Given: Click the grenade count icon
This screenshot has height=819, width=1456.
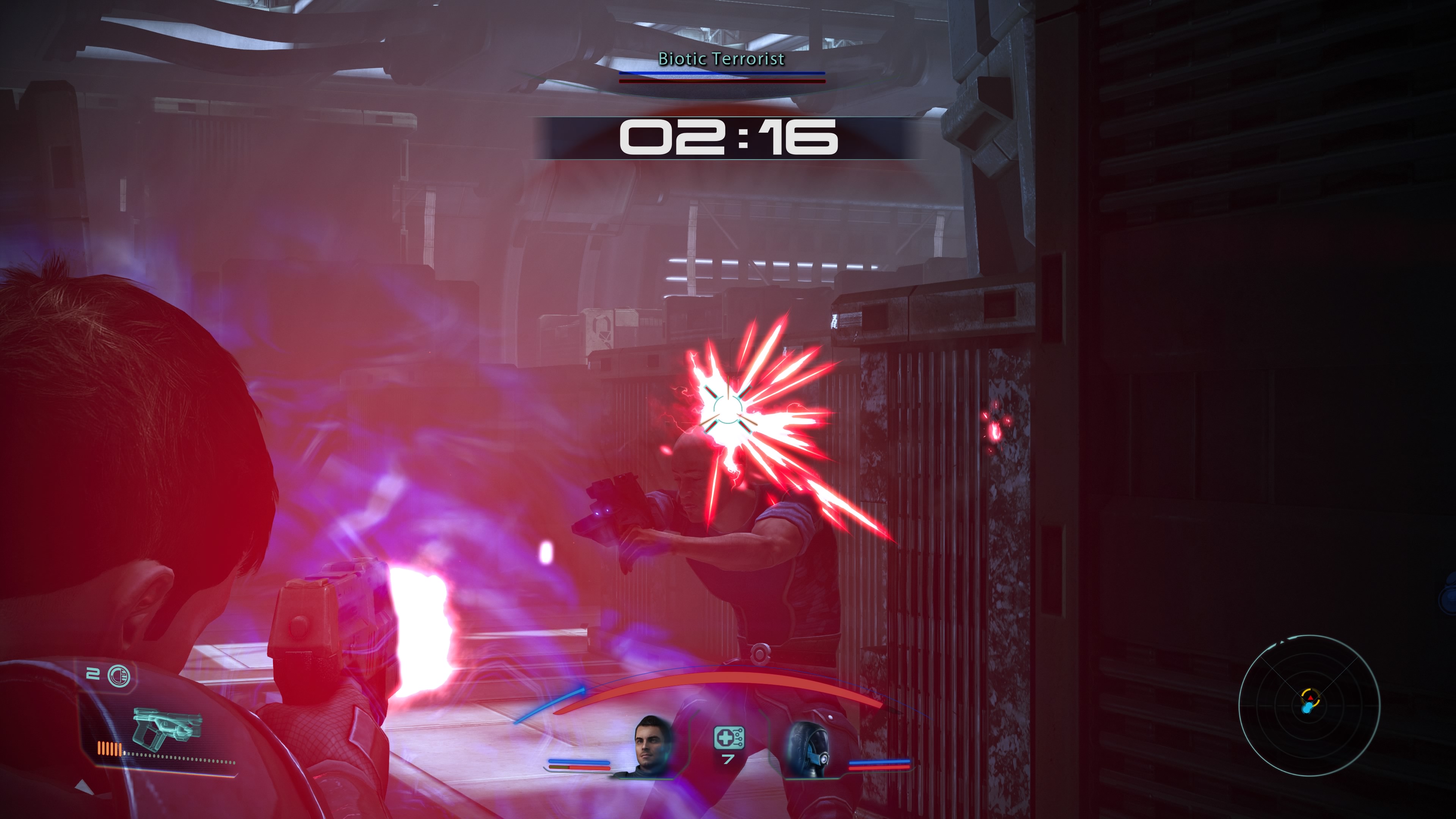Looking at the screenshot, I should [118, 675].
